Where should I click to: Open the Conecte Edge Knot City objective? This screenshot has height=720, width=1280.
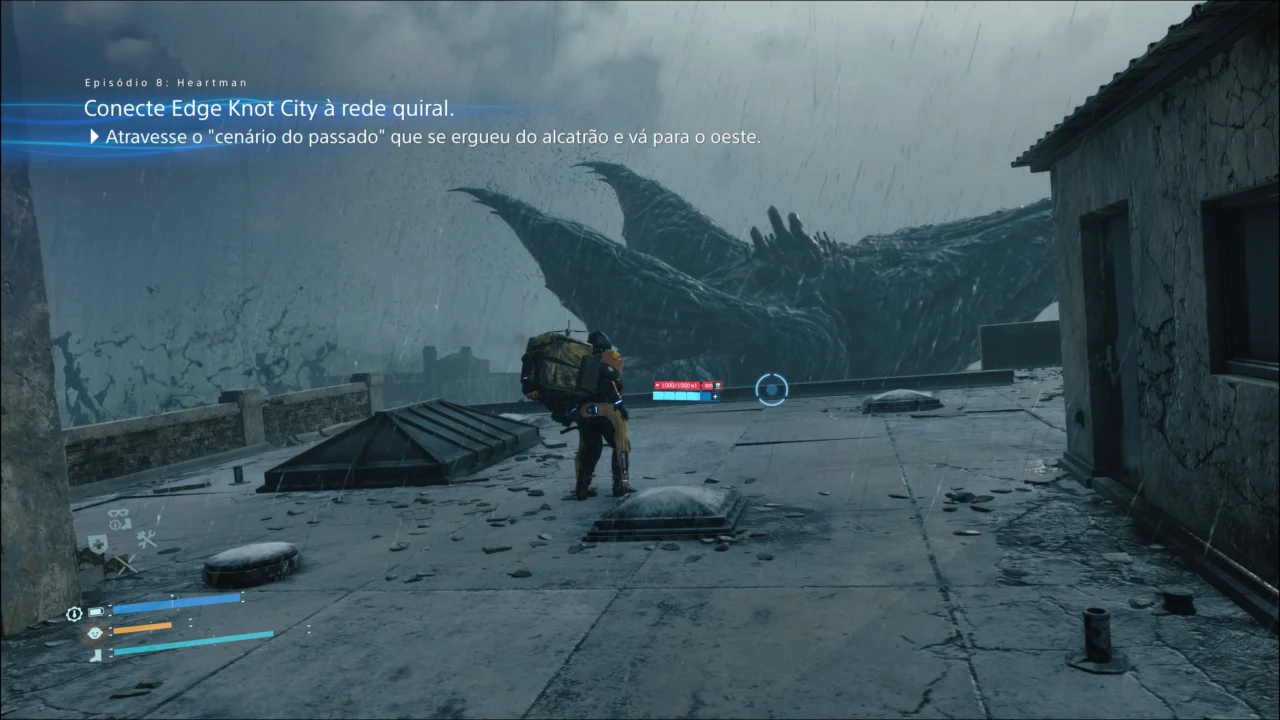point(270,108)
